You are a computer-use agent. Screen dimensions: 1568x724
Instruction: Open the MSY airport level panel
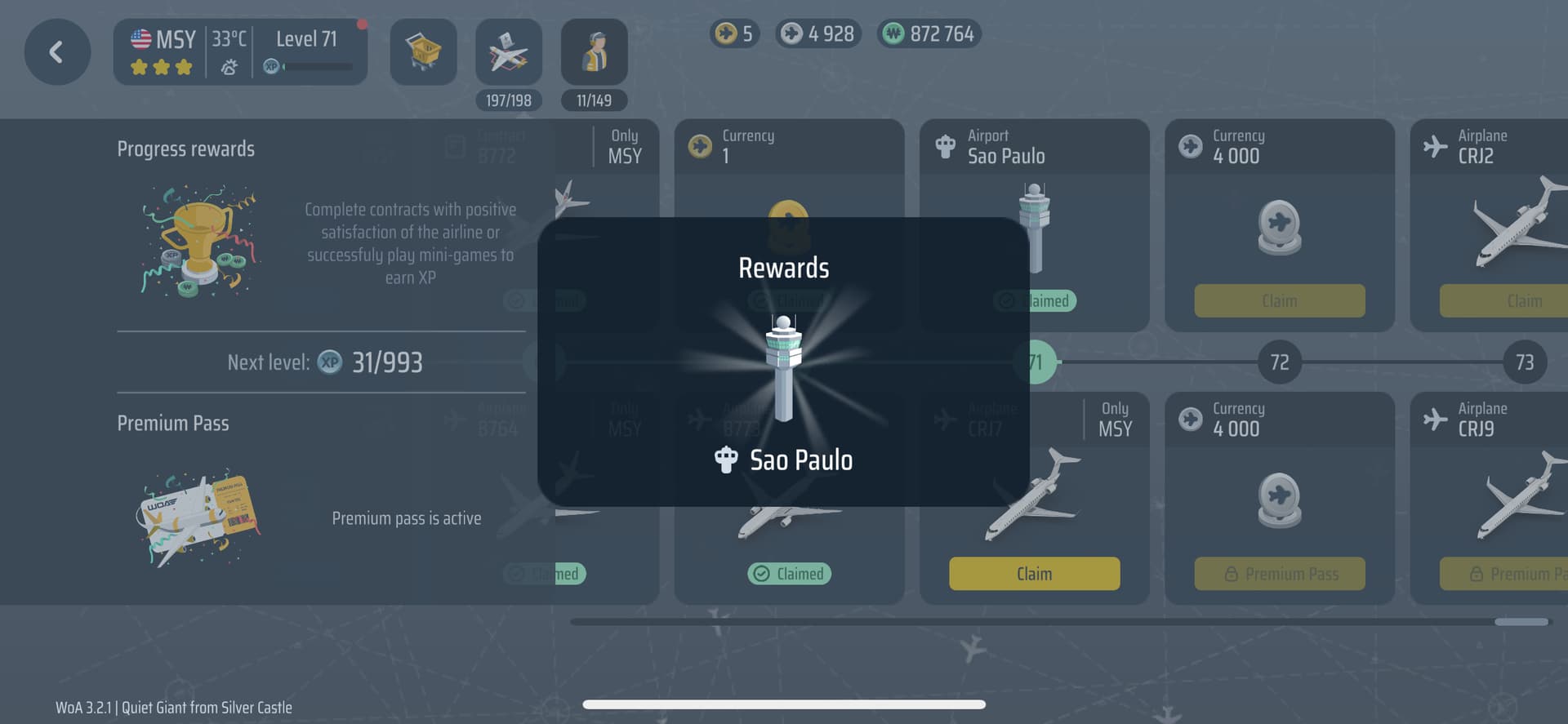pos(240,53)
